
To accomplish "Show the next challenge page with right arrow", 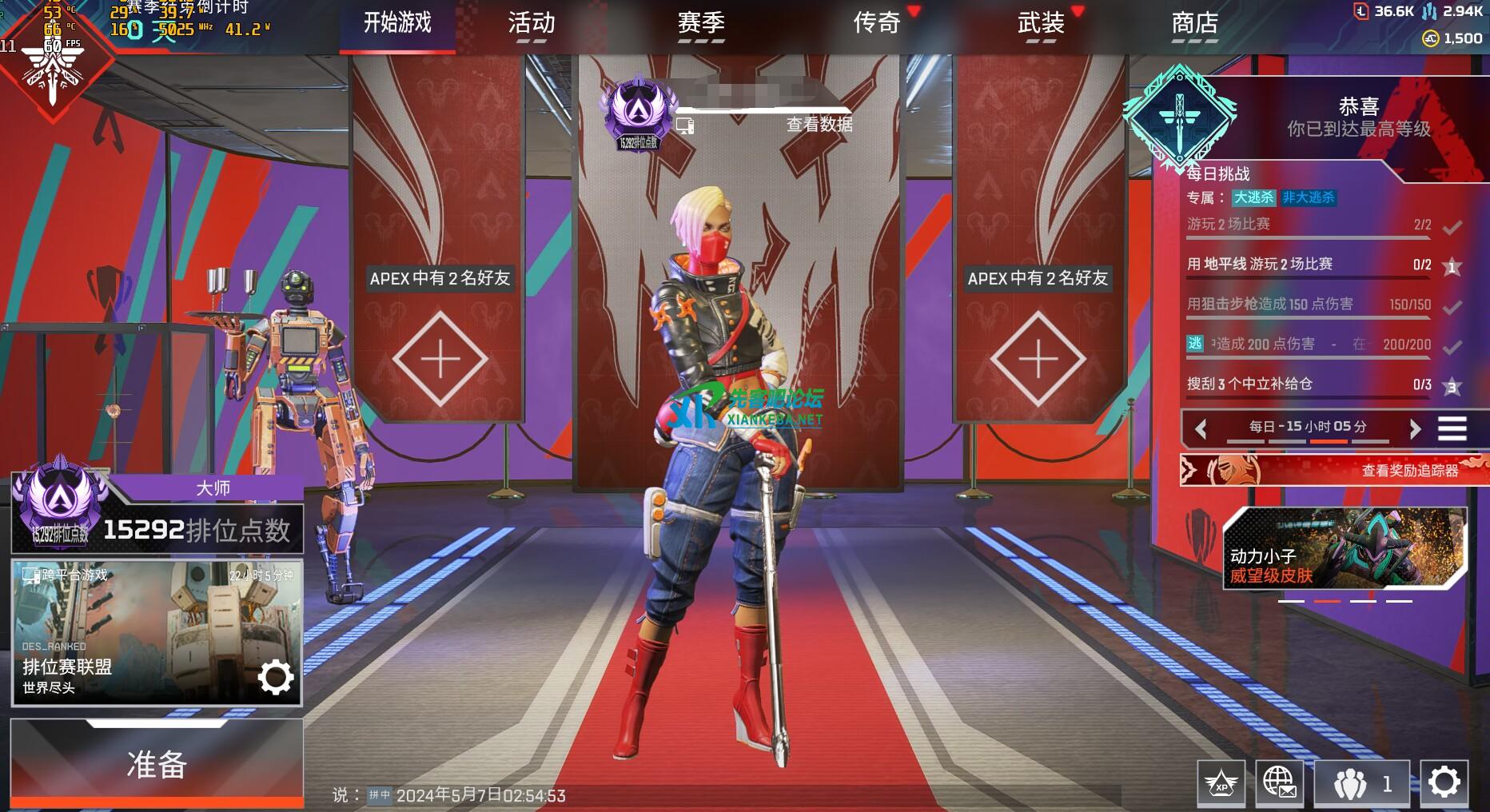I will [1415, 429].
